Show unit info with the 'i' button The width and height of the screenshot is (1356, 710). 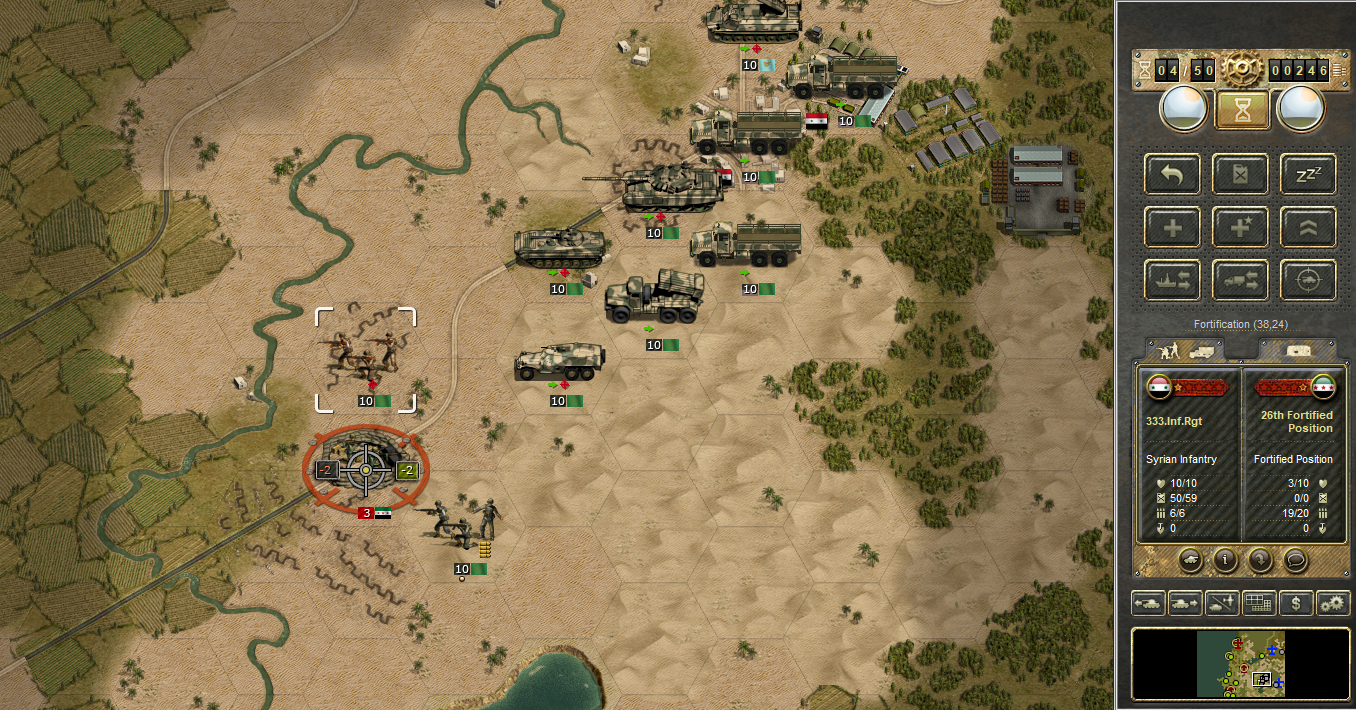coord(1225,560)
